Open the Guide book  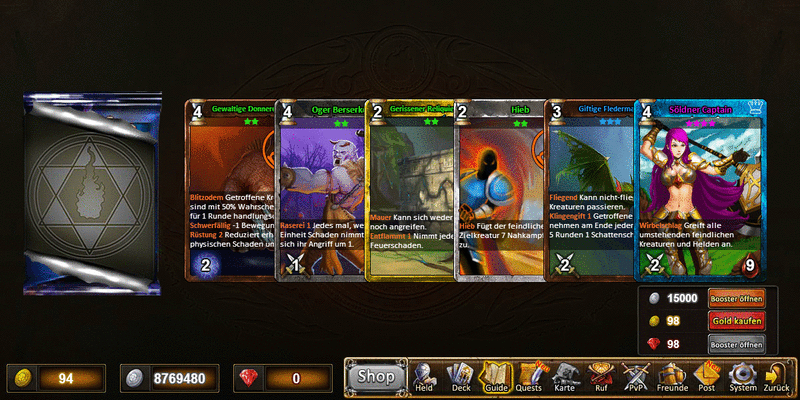(495, 376)
